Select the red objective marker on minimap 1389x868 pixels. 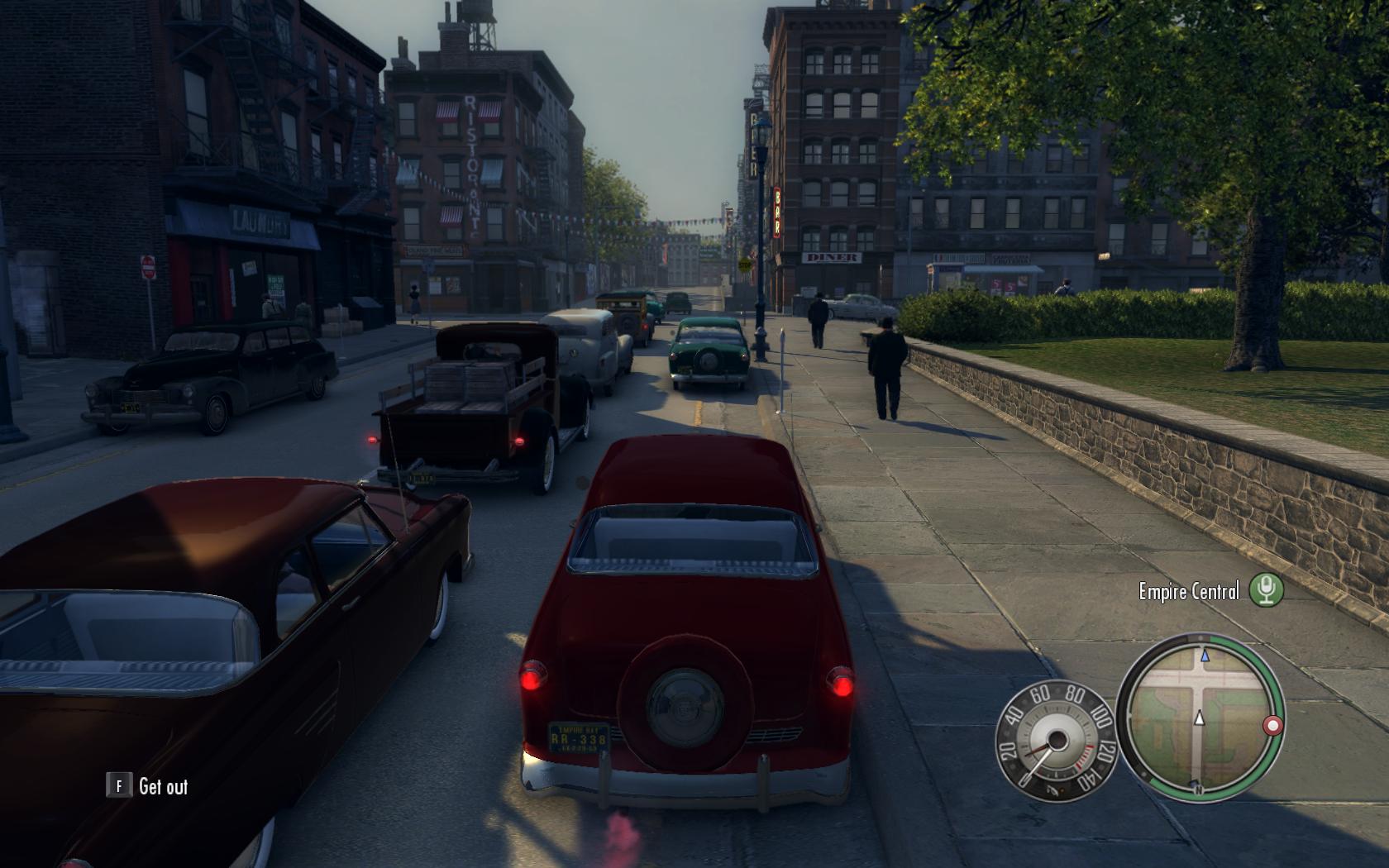pyautogui.click(x=1272, y=726)
